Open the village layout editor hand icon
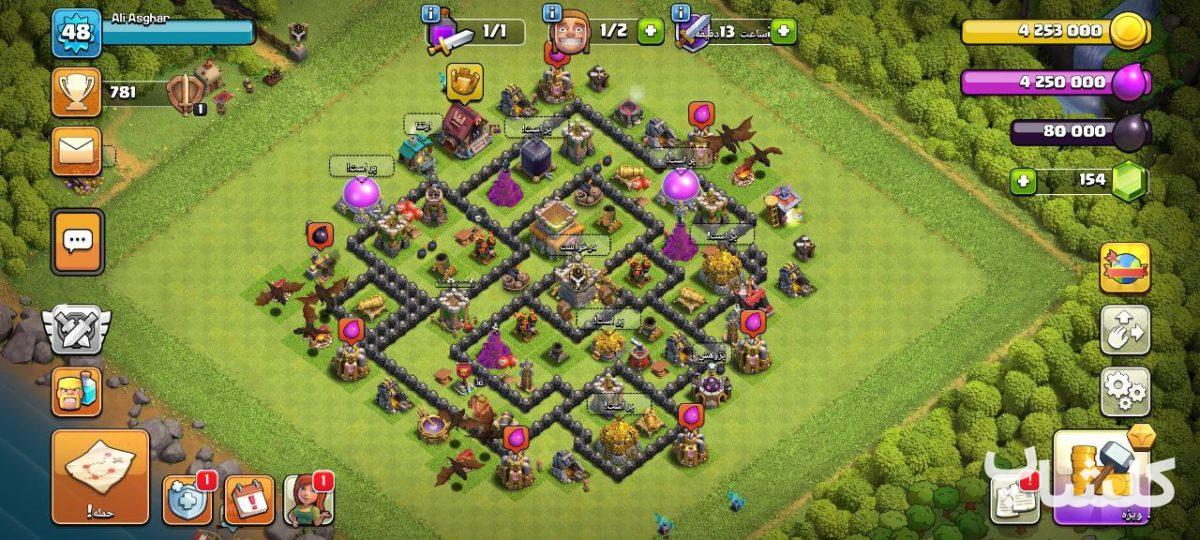 (x=1125, y=330)
